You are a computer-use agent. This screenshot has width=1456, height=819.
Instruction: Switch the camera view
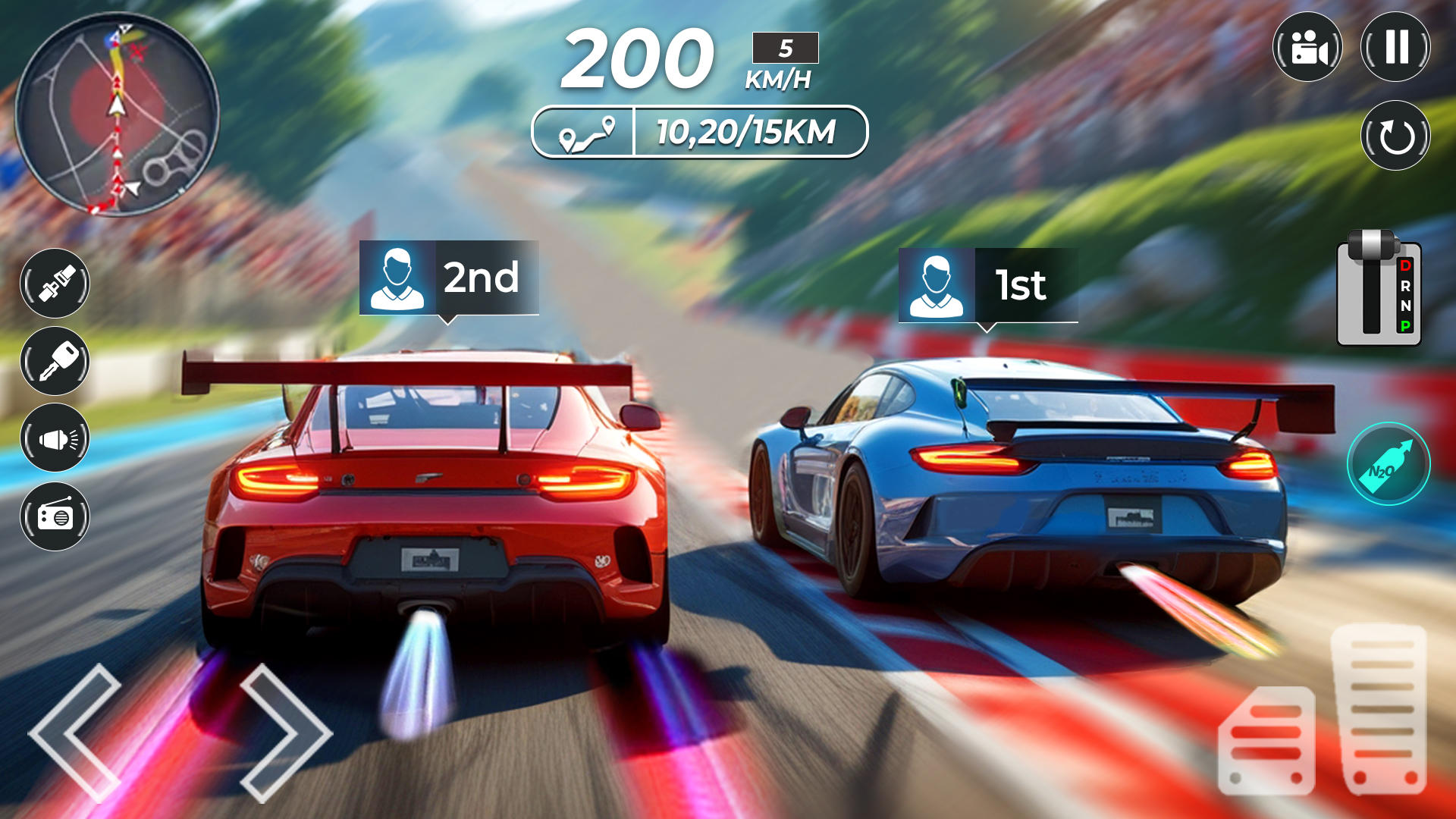pos(1307,47)
